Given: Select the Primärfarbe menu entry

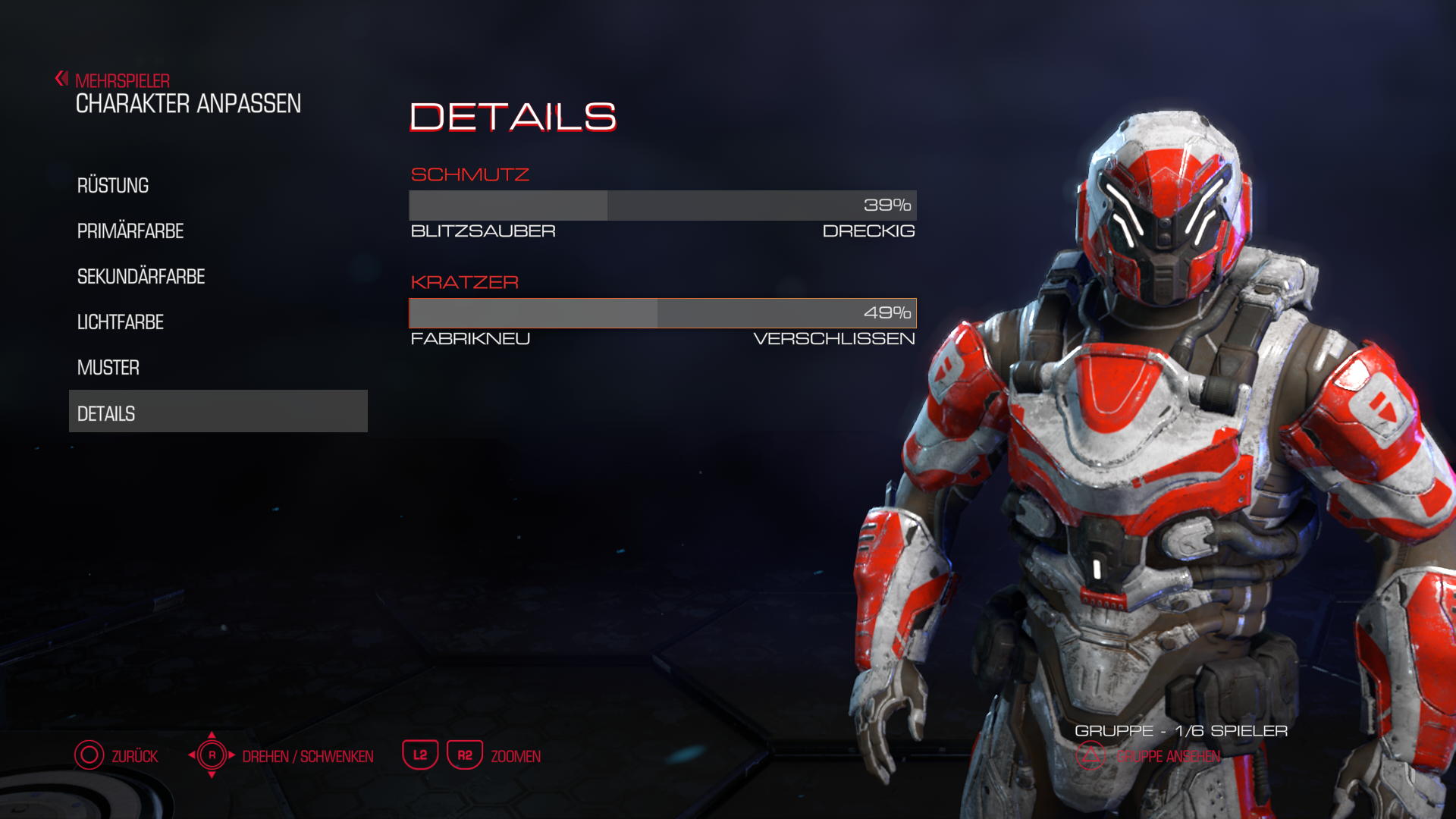Looking at the screenshot, I should point(130,231).
